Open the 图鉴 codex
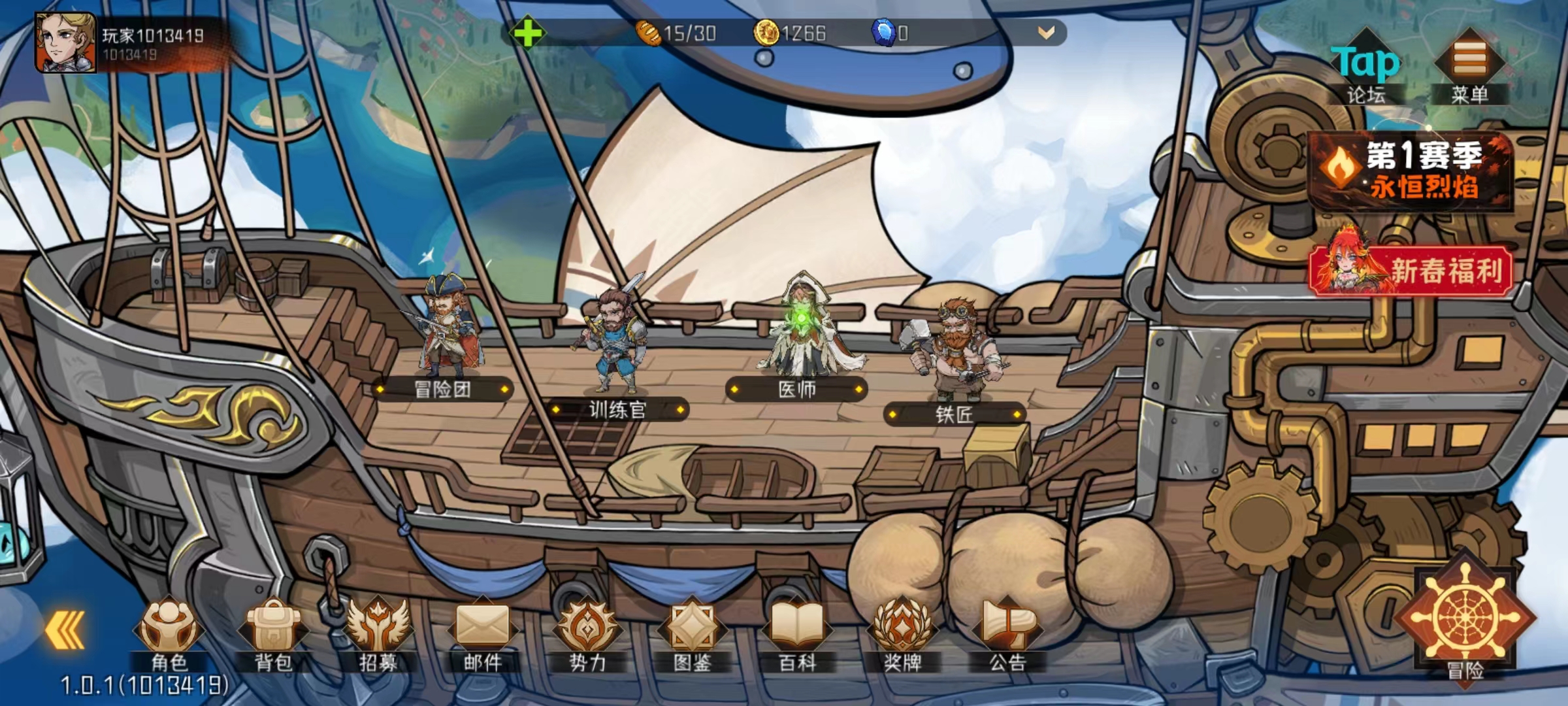The height and width of the screenshot is (706, 1568). coord(692,635)
